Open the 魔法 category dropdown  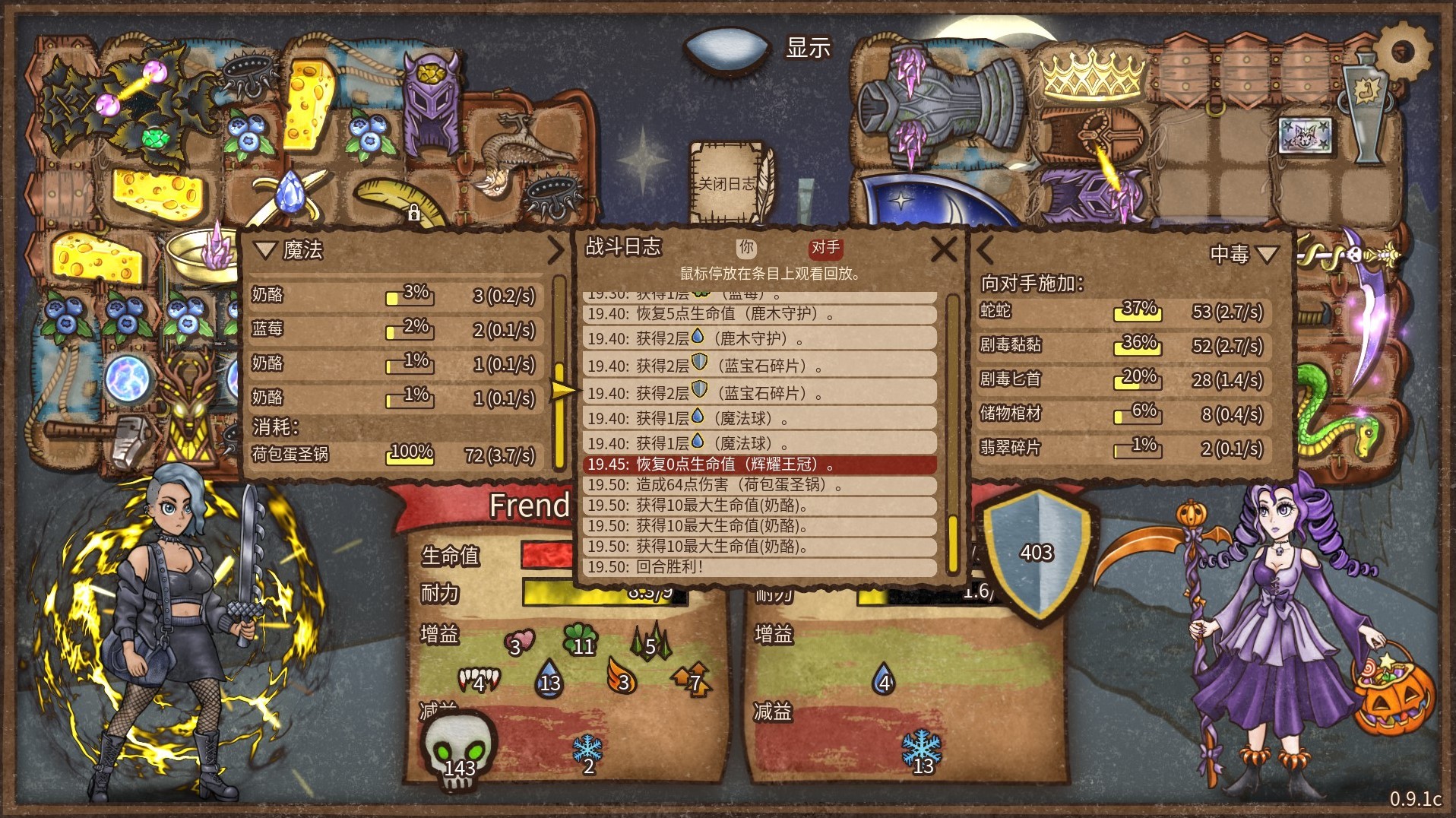[x=265, y=249]
